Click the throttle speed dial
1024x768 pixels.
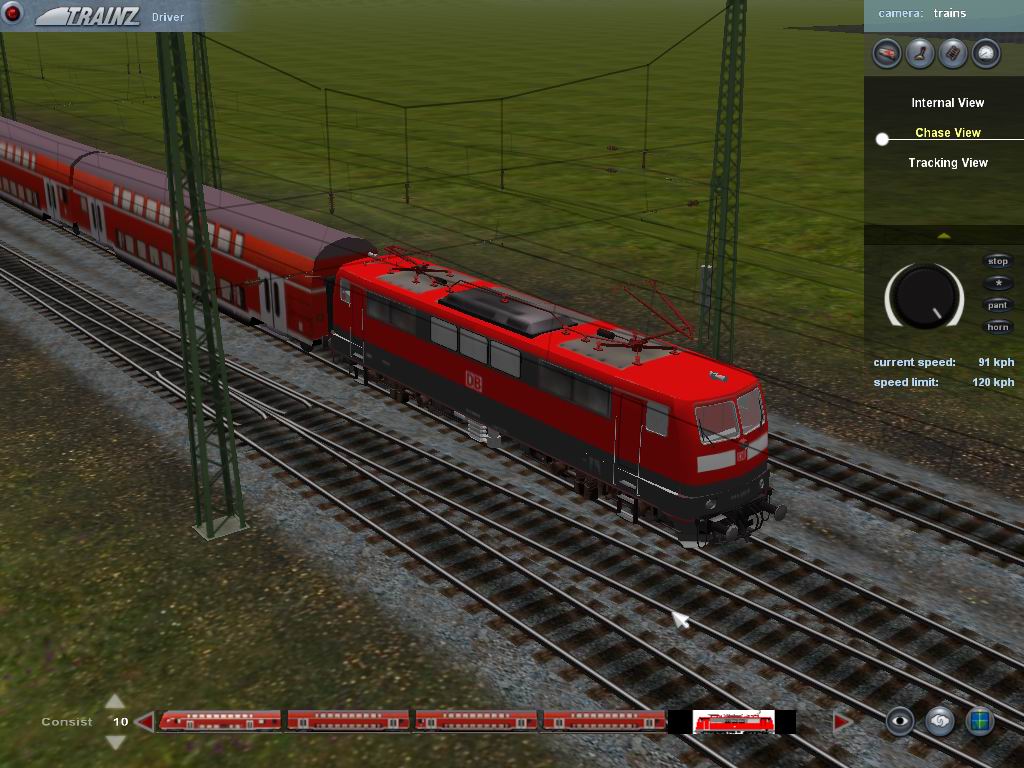pos(924,297)
